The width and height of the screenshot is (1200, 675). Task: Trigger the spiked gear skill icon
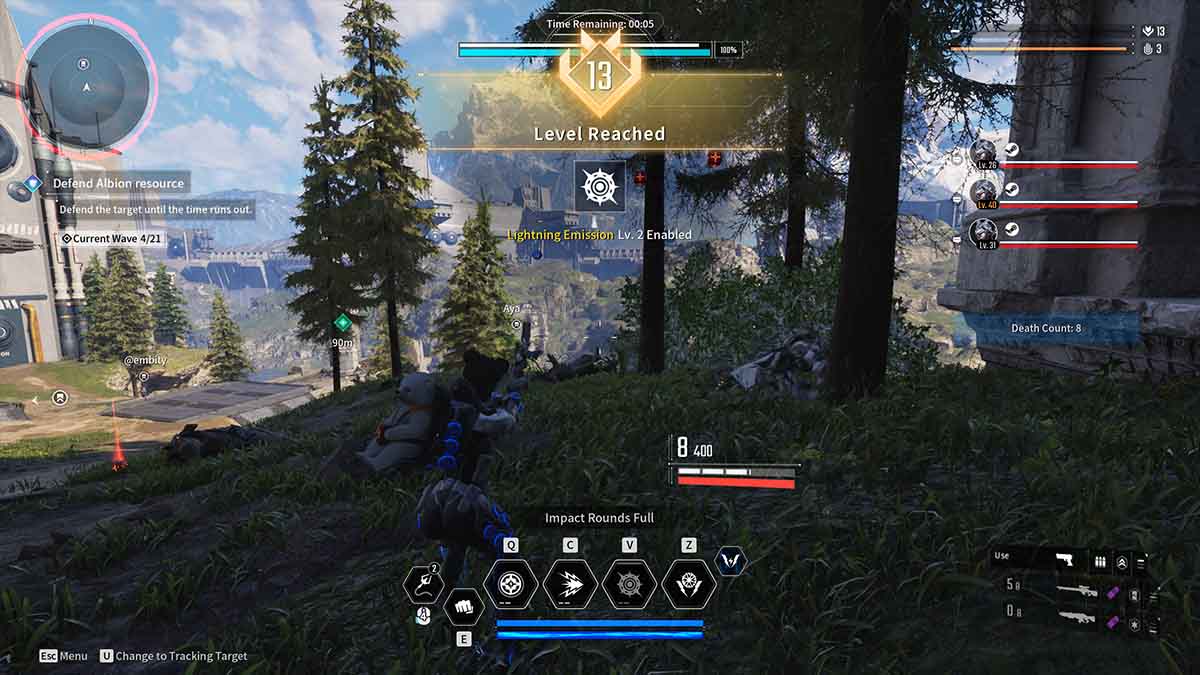629,584
